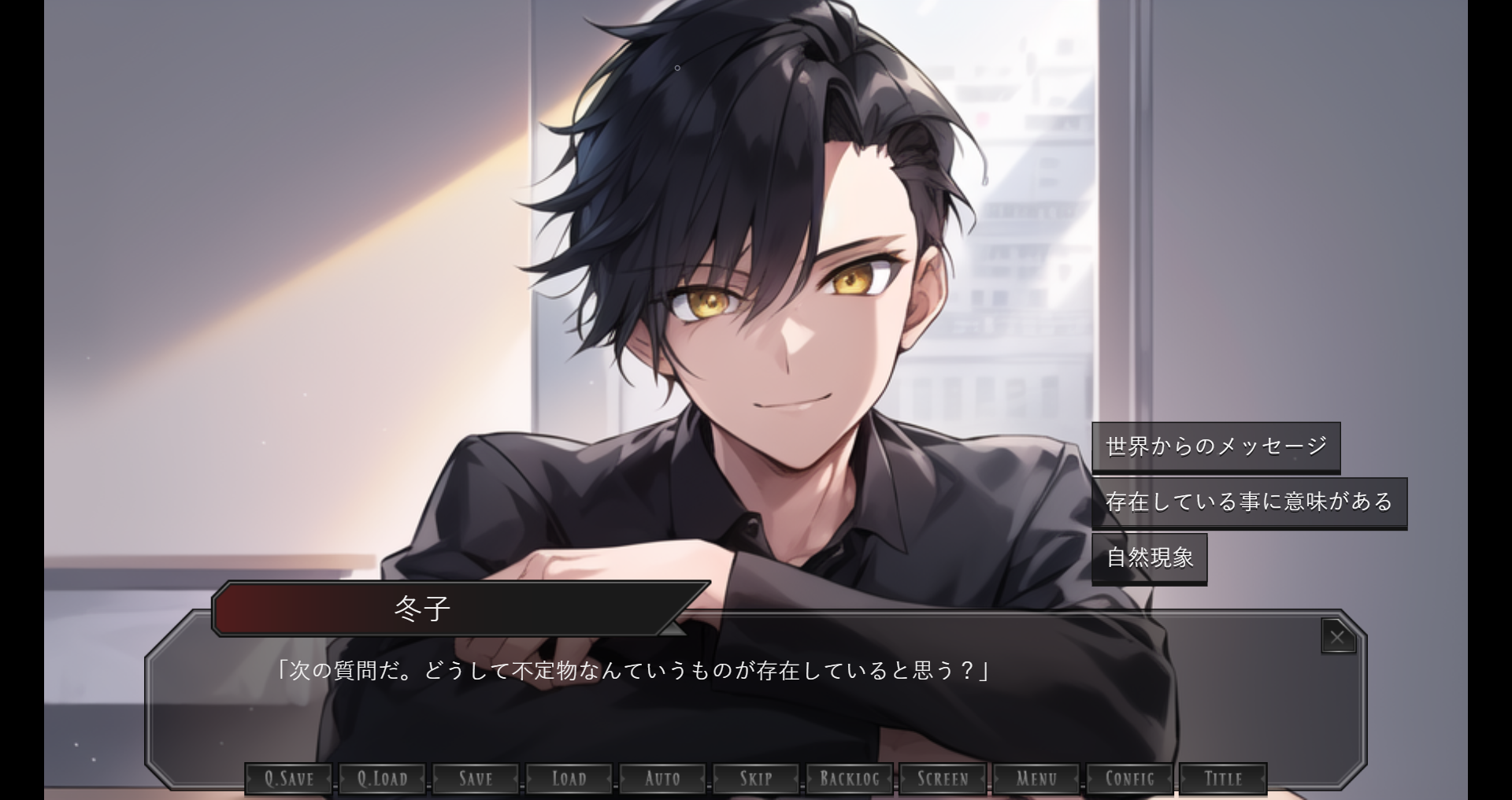
Task: Hide the dialogue box with the X button
Action: [x=1337, y=637]
